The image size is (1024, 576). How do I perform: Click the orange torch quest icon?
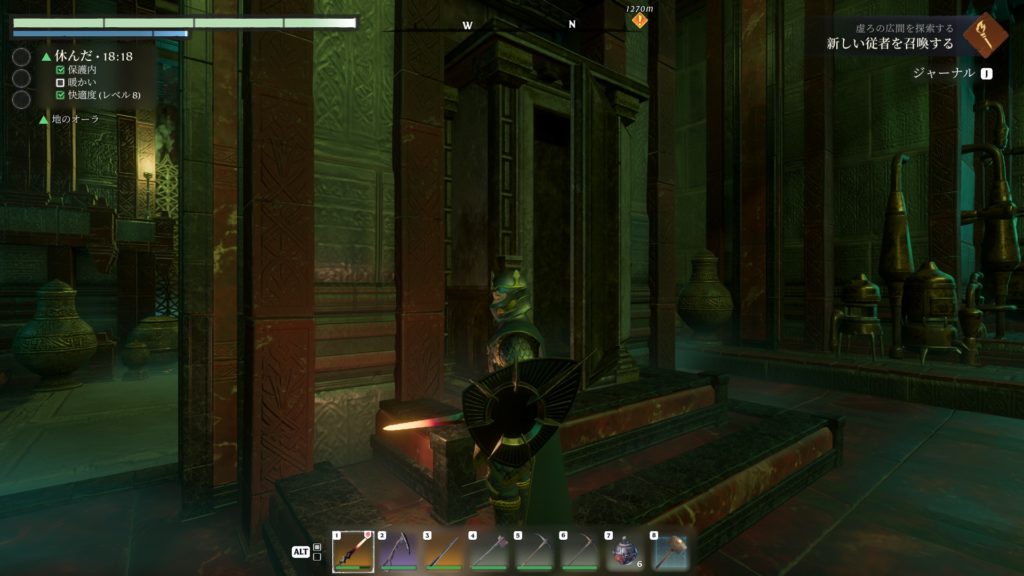[x=985, y=35]
